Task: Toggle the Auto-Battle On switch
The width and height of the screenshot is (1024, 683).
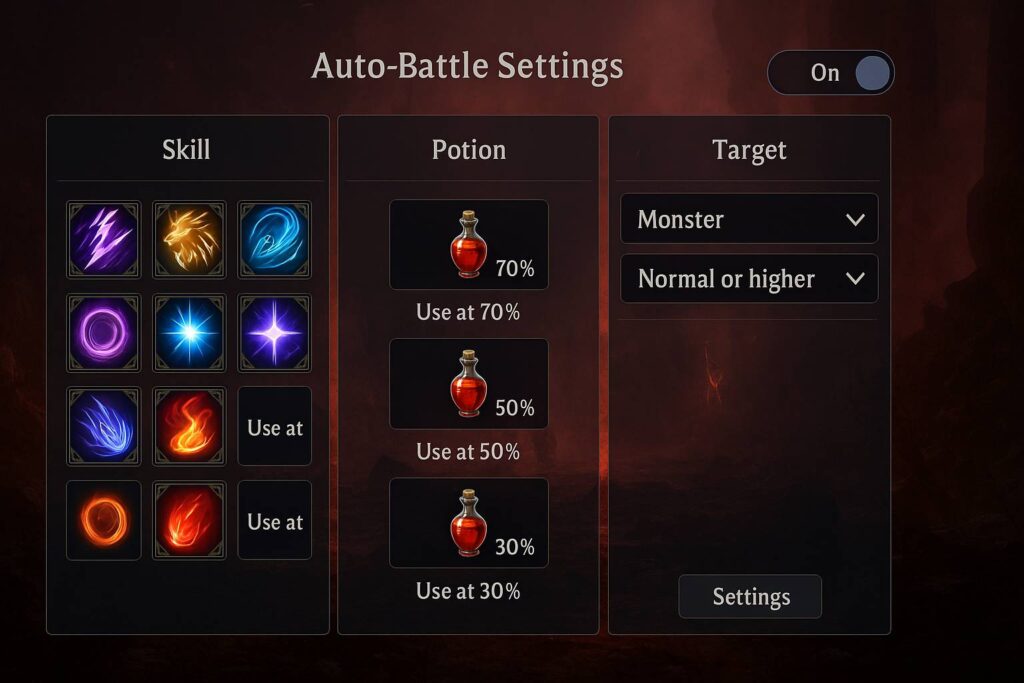Action: pos(830,73)
